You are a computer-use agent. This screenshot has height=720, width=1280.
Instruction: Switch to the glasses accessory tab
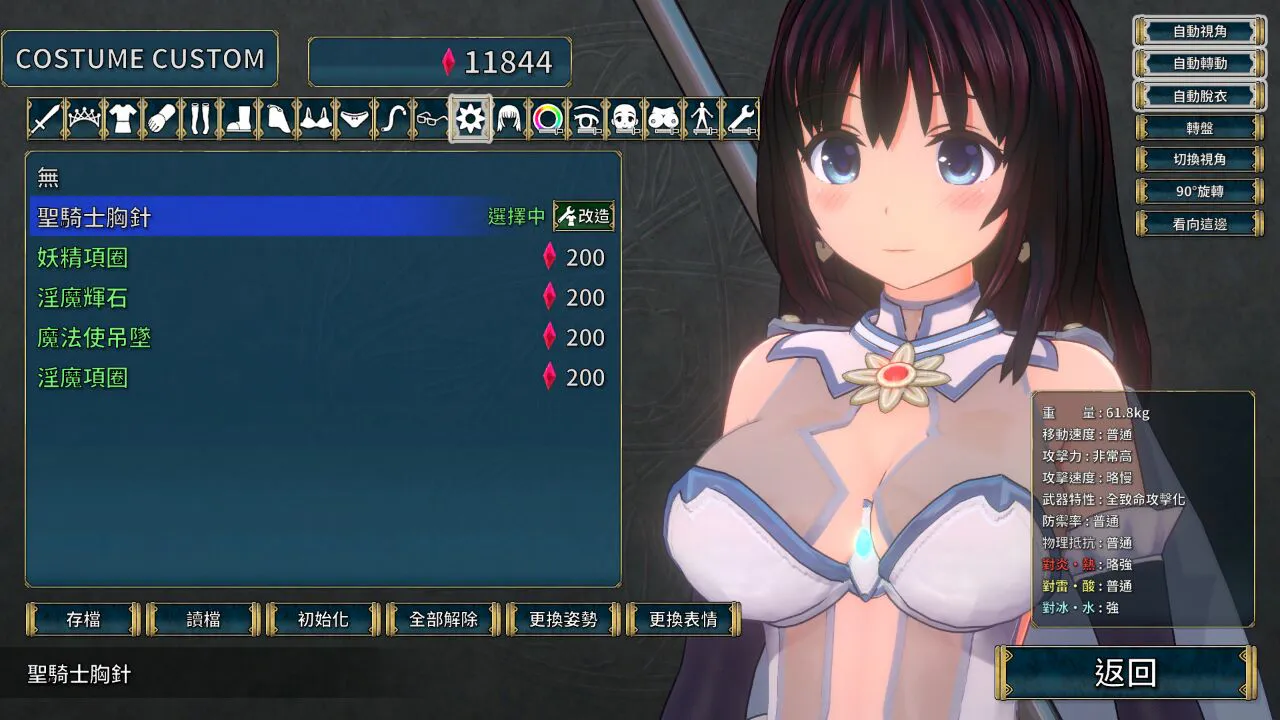[431, 119]
